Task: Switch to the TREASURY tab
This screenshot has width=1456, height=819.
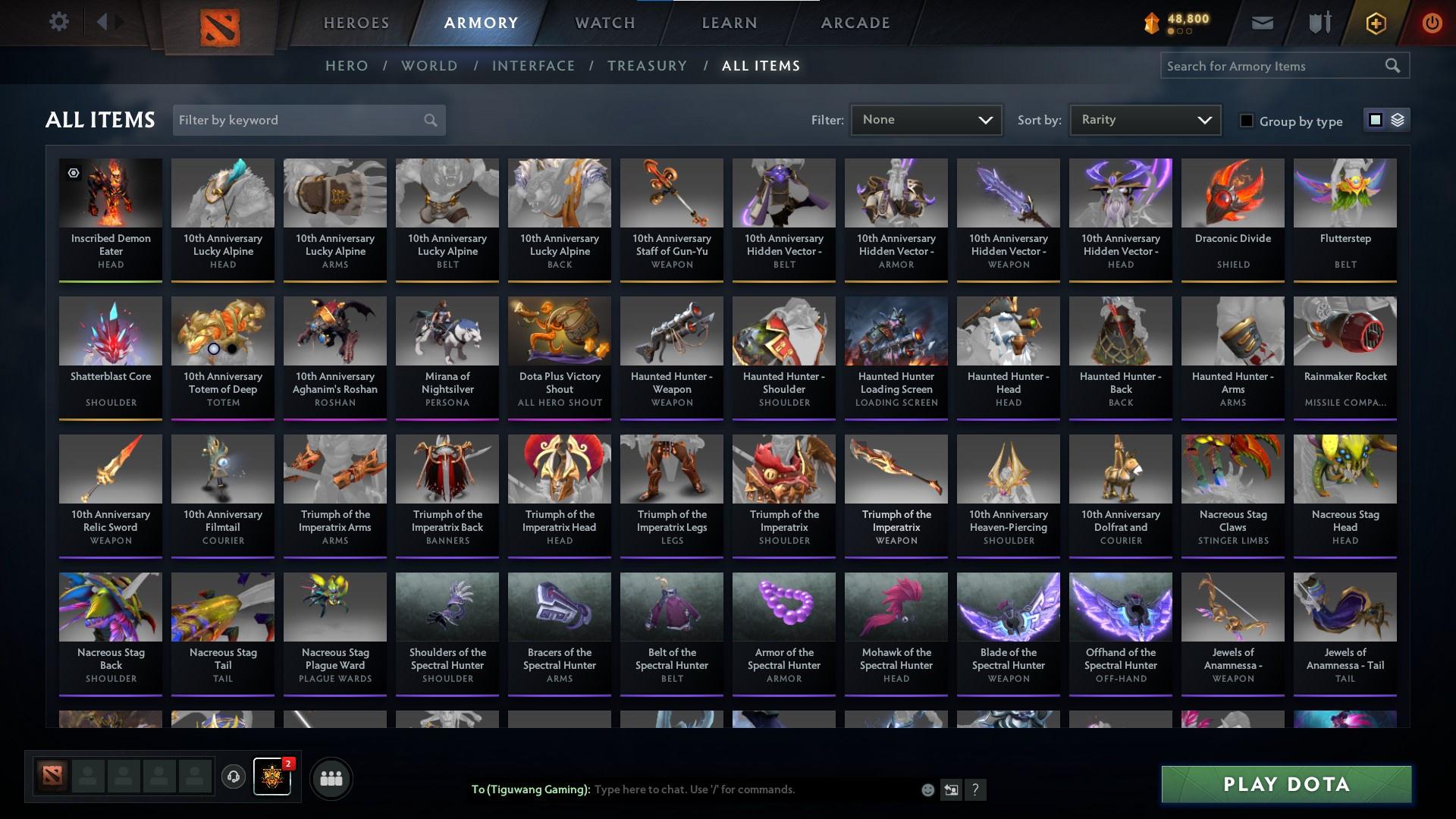Action: coord(647,66)
